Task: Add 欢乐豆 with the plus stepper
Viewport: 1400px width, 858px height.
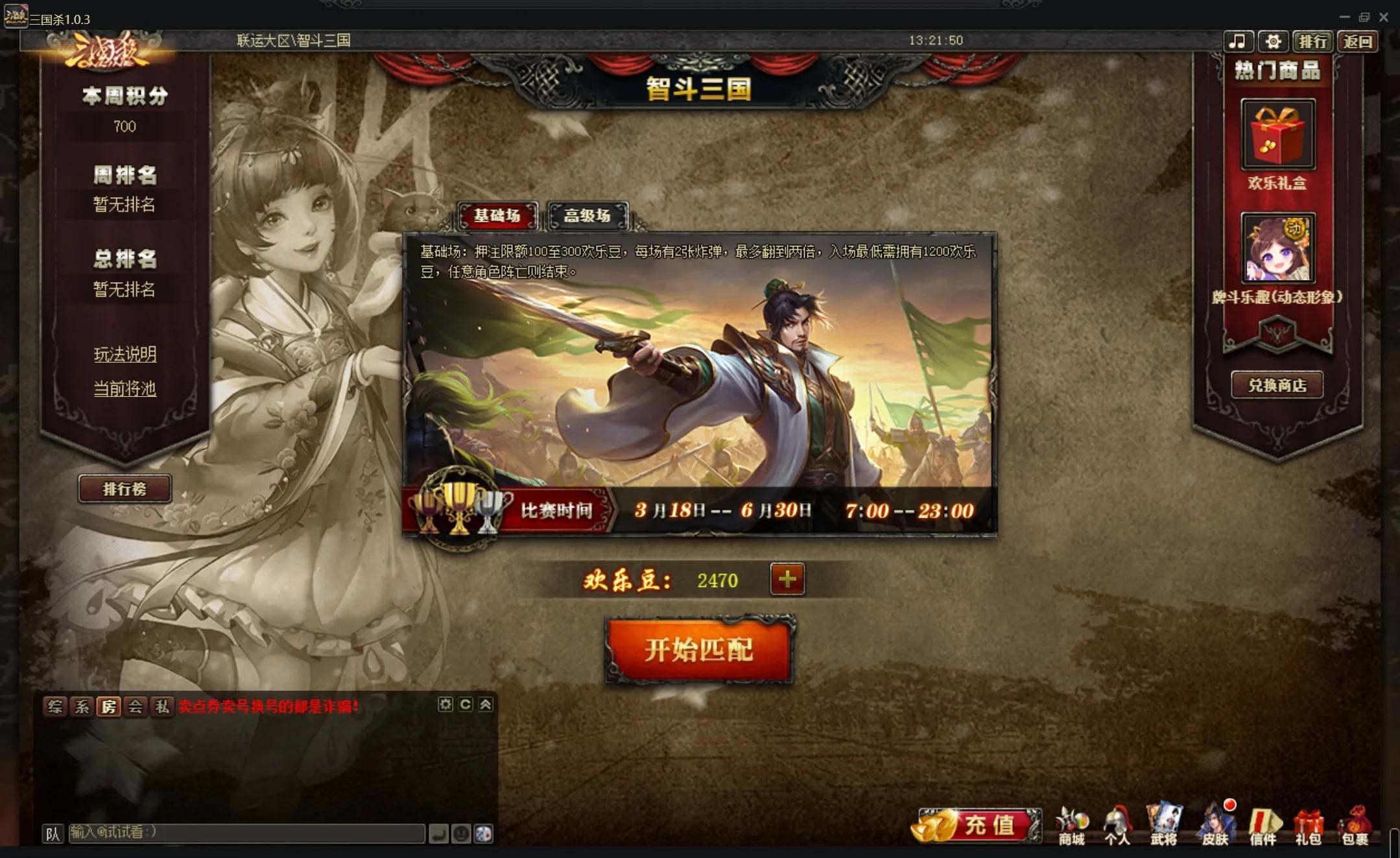Action: click(787, 579)
